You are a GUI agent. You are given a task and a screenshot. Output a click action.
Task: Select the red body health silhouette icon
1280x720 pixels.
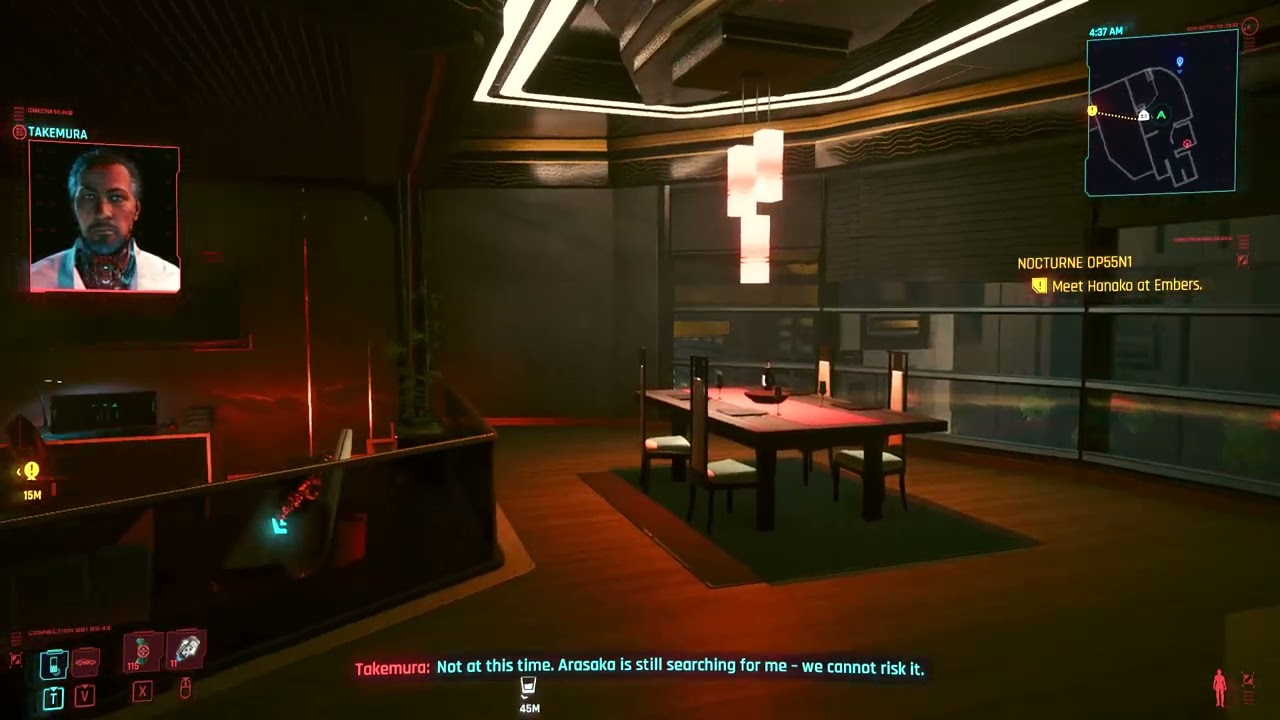coord(1220,688)
